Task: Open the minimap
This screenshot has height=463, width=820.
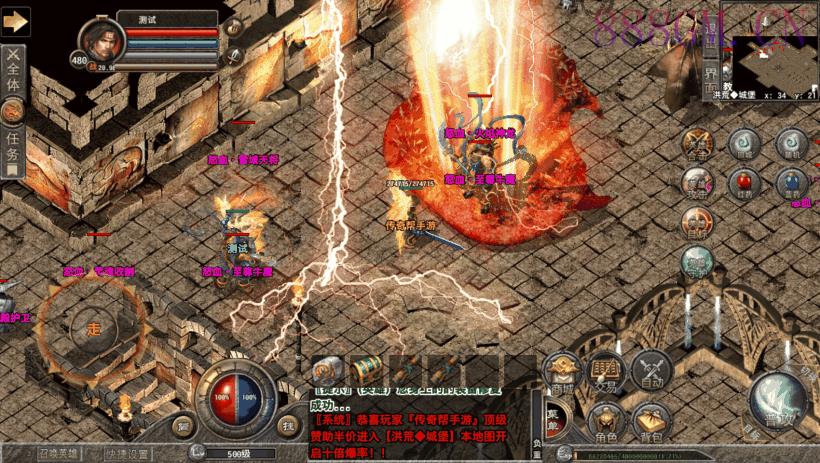Action: pos(775,62)
